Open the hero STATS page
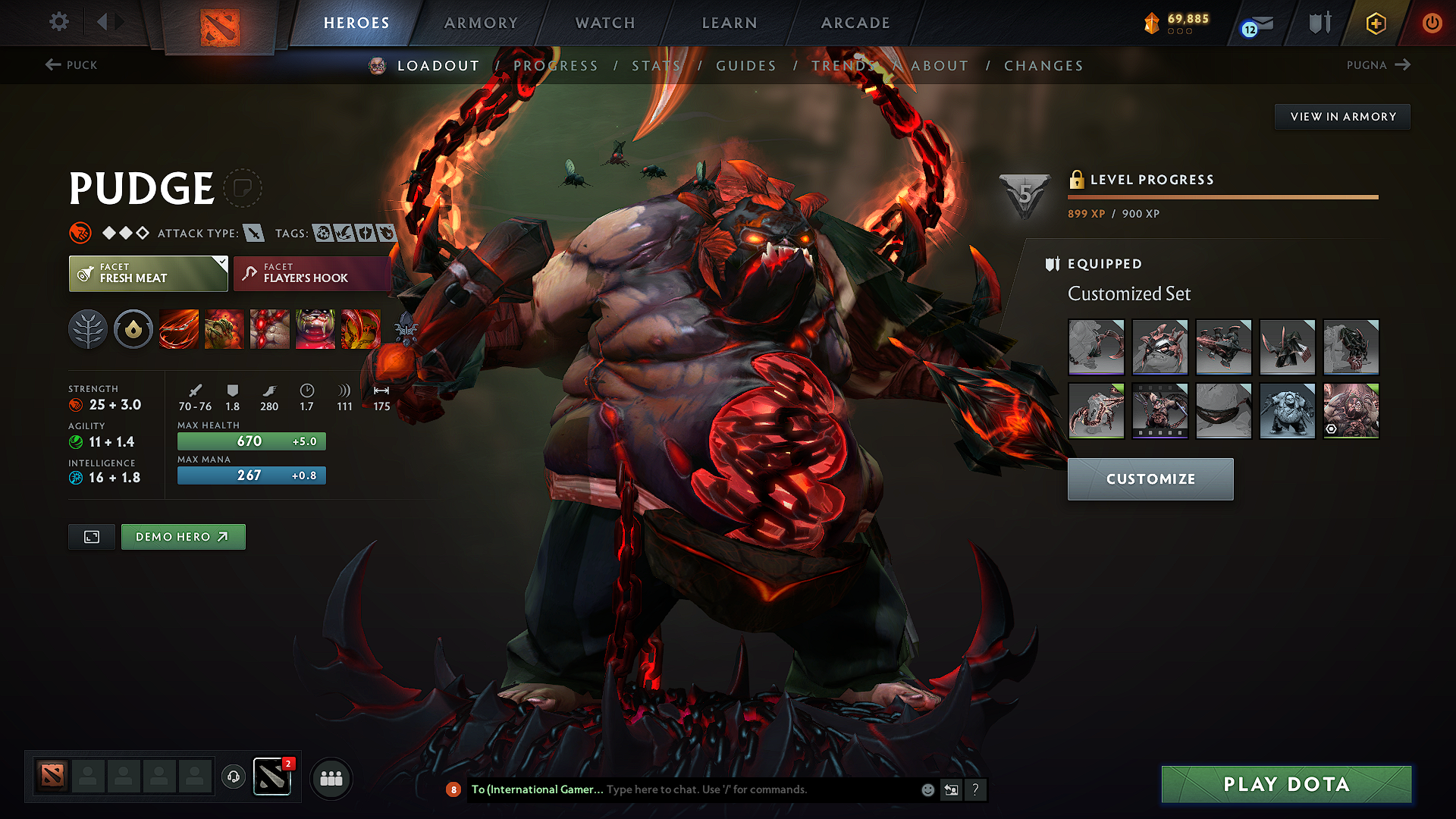The width and height of the screenshot is (1456, 819). pyautogui.click(x=657, y=65)
